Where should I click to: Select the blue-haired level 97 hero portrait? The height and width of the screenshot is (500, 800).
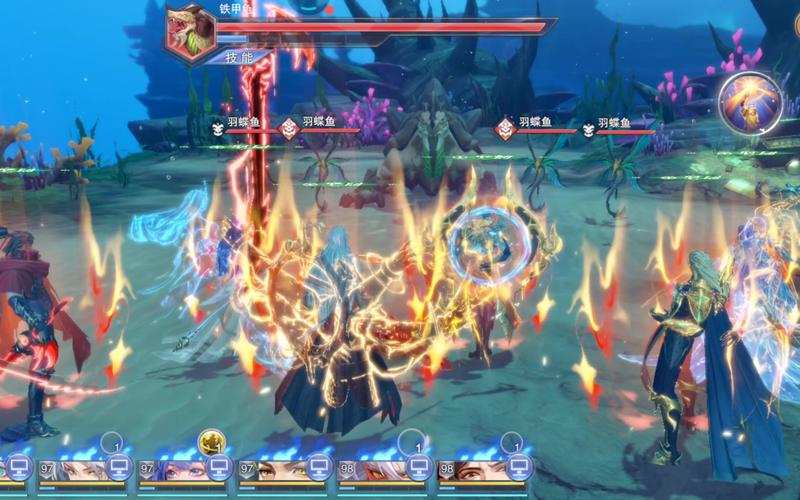[179, 470]
